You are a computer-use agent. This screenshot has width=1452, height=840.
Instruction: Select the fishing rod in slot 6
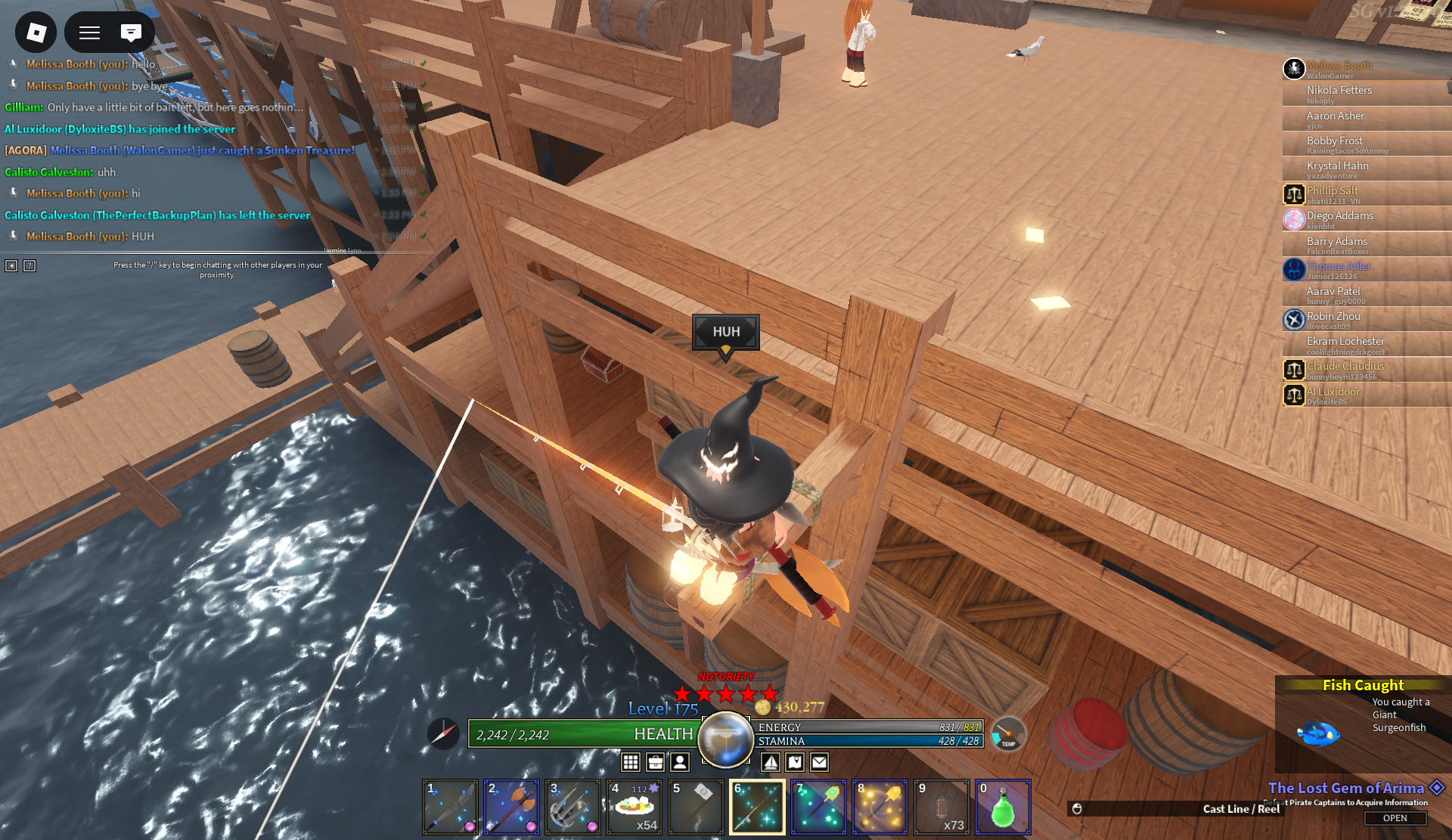[x=757, y=807]
